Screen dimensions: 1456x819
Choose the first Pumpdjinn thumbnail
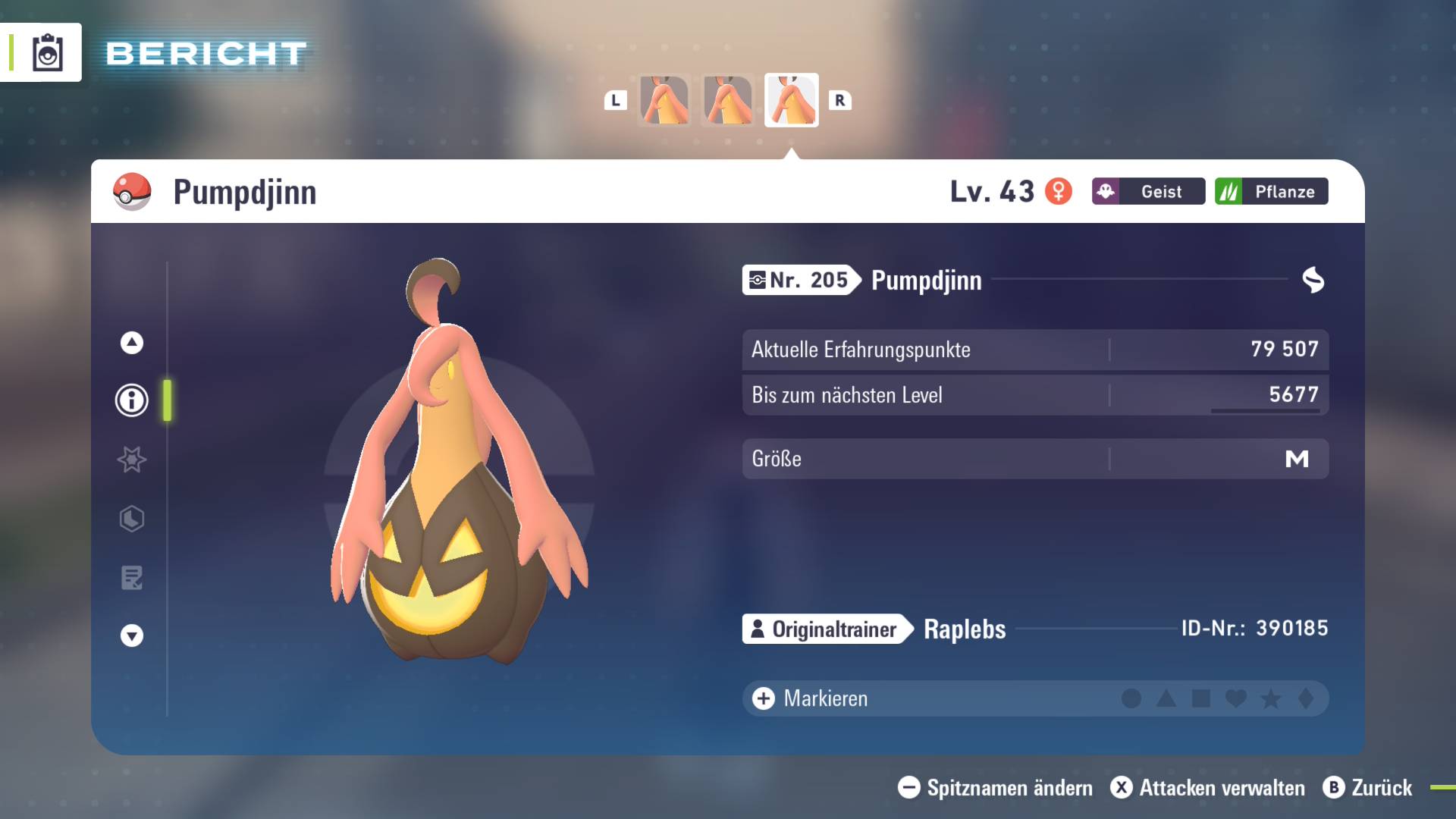click(664, 100)
